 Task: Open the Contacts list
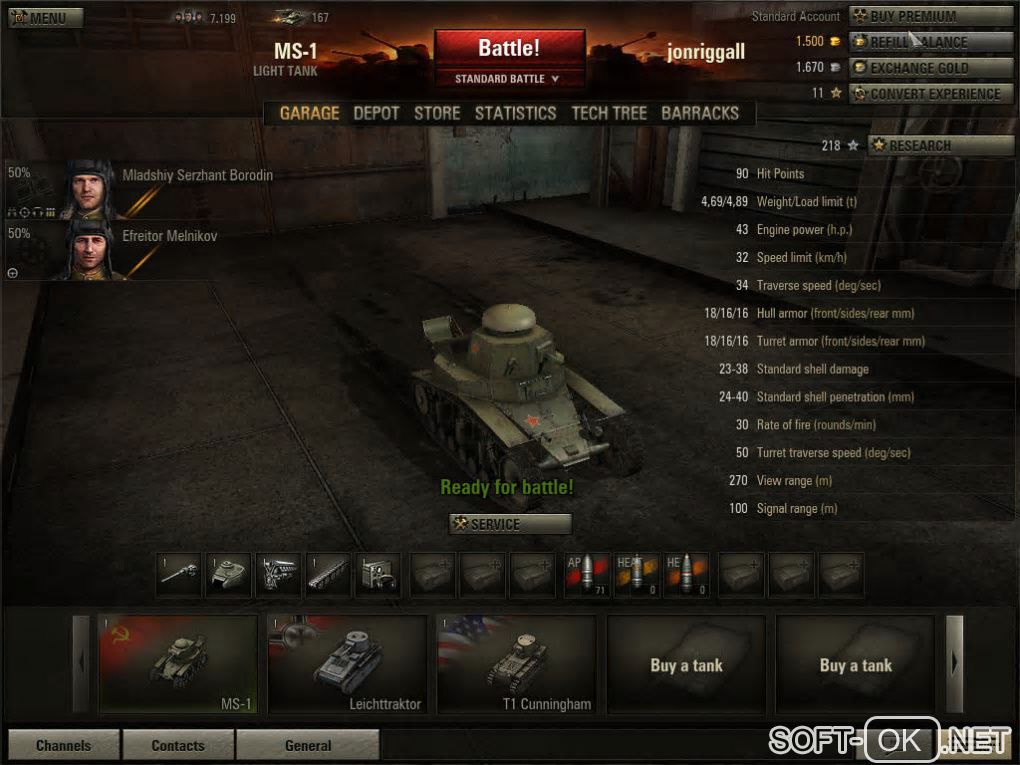click(178, 745)
